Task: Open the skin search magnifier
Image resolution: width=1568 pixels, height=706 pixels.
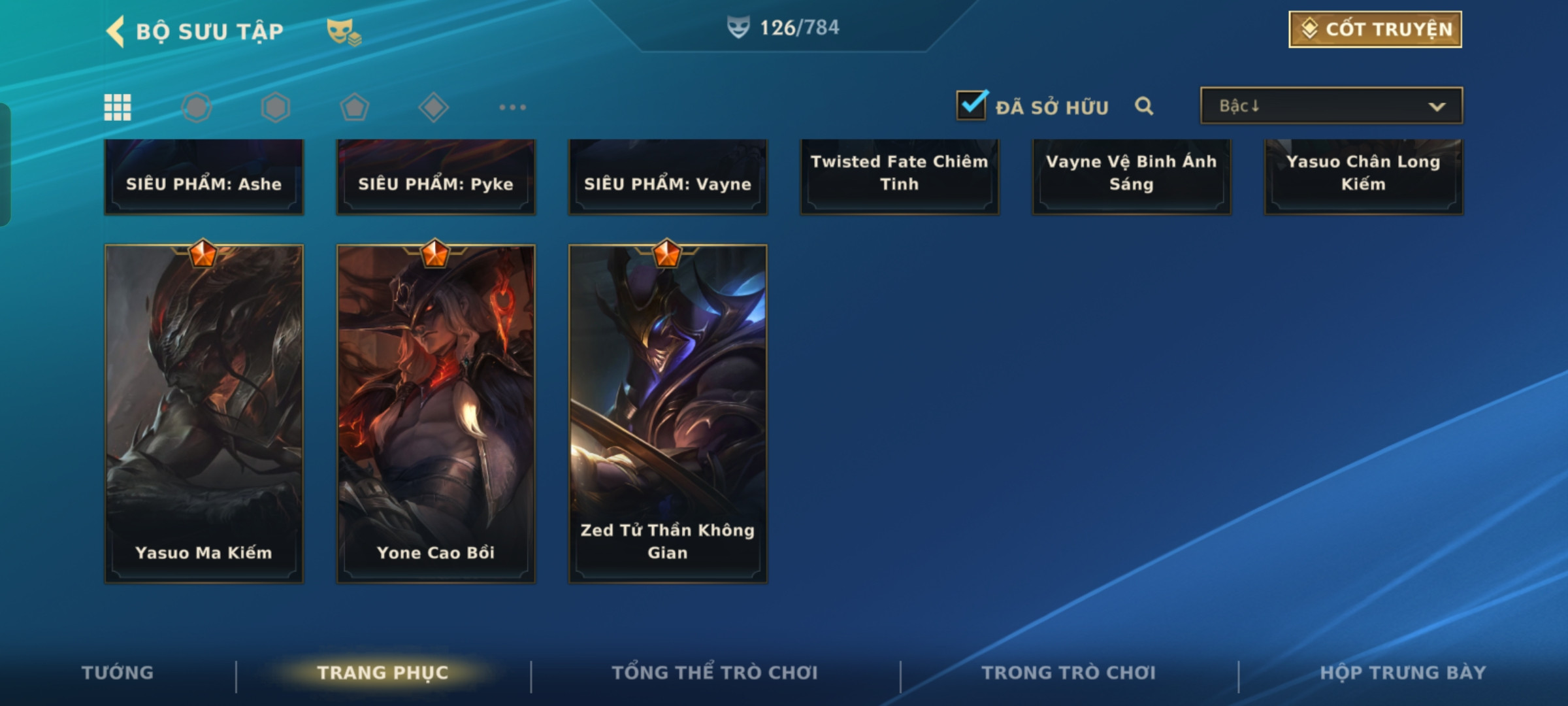Action: (1143, 106)
